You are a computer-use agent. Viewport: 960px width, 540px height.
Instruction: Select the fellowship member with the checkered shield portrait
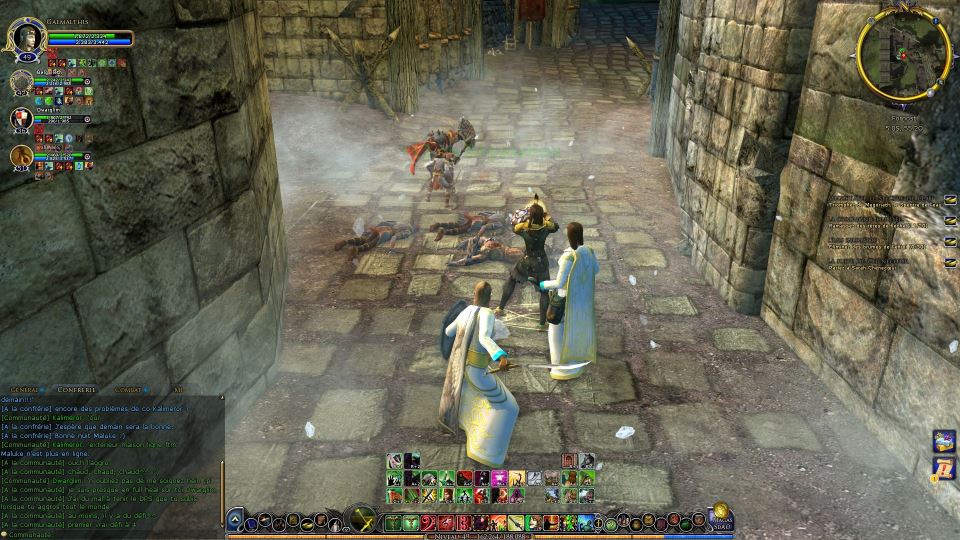[x=22, y=119]
